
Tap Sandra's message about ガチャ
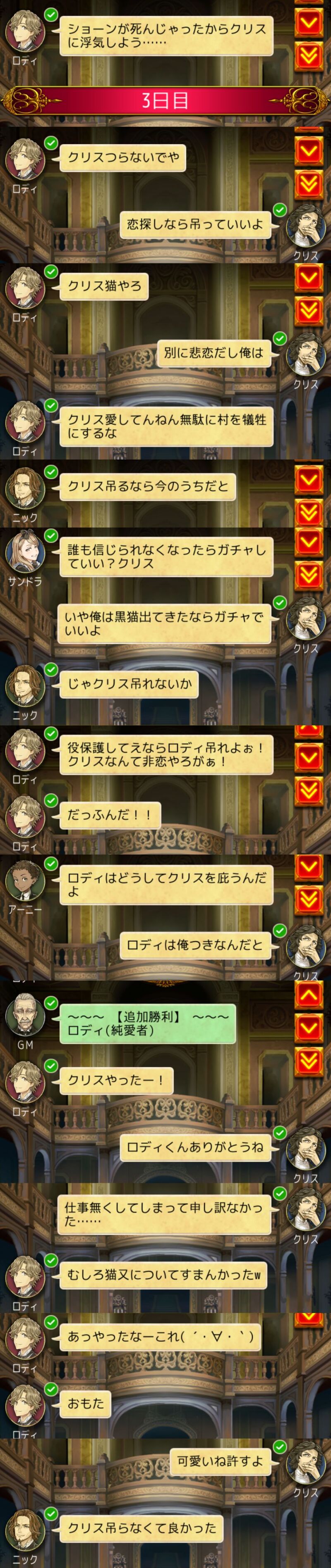(x=166, y=557)
